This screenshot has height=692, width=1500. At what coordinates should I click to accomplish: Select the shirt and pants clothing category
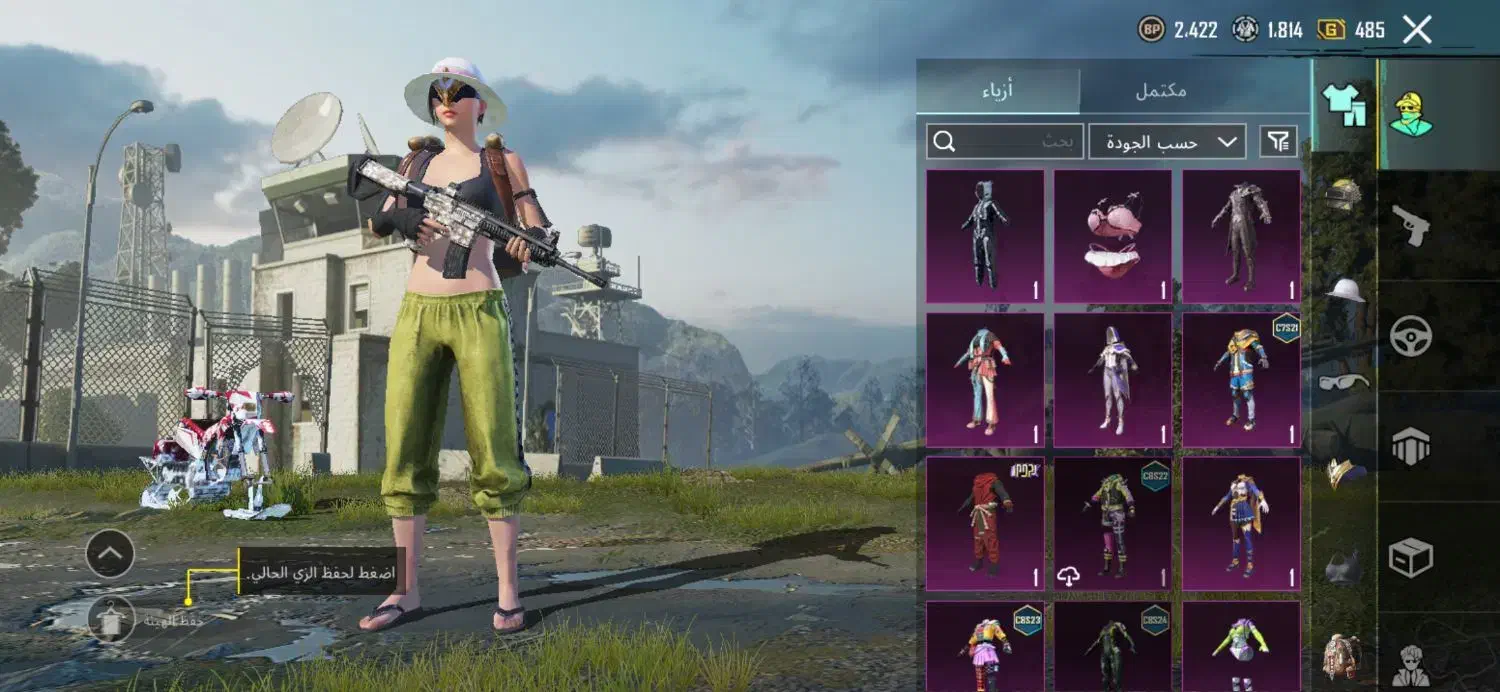(x=1344, y=104)
